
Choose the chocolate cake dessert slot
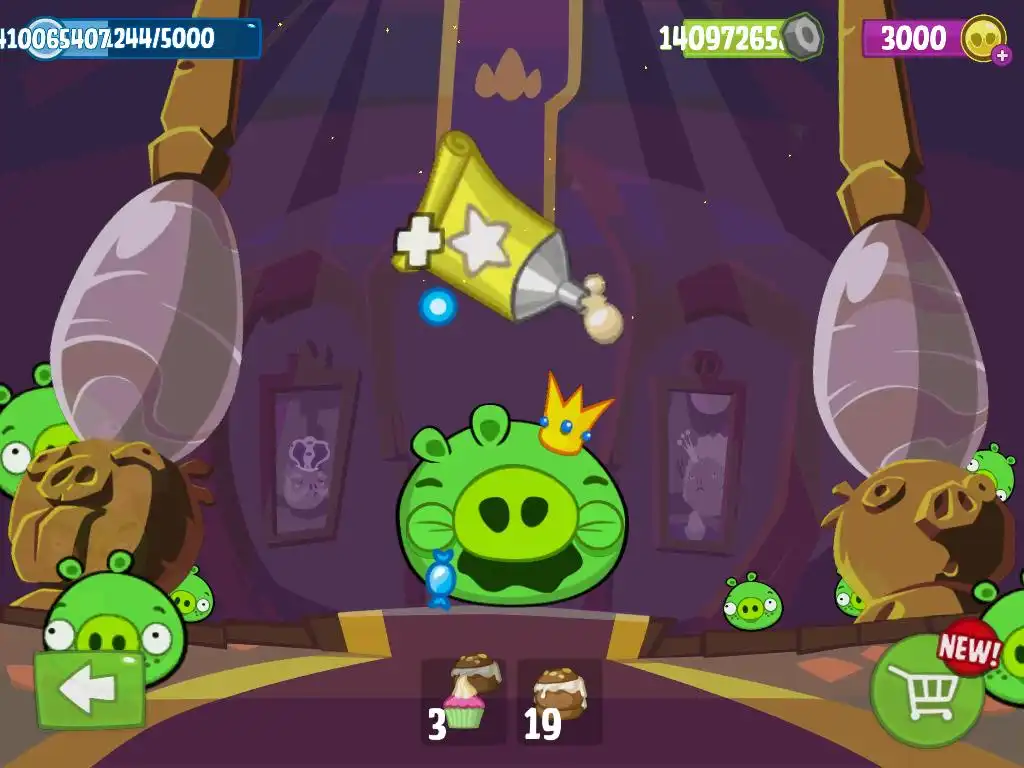558,702
